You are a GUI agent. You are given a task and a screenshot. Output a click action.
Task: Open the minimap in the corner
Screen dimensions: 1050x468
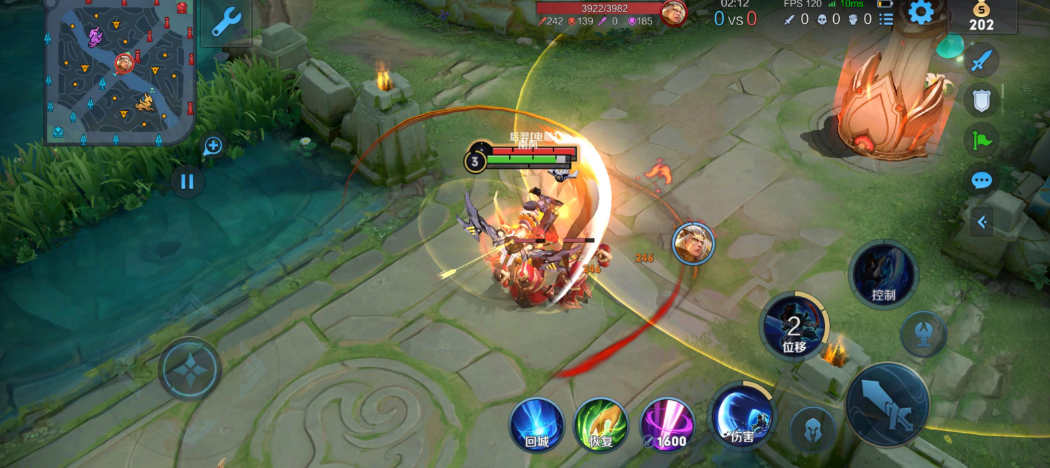tap(118, 70)
